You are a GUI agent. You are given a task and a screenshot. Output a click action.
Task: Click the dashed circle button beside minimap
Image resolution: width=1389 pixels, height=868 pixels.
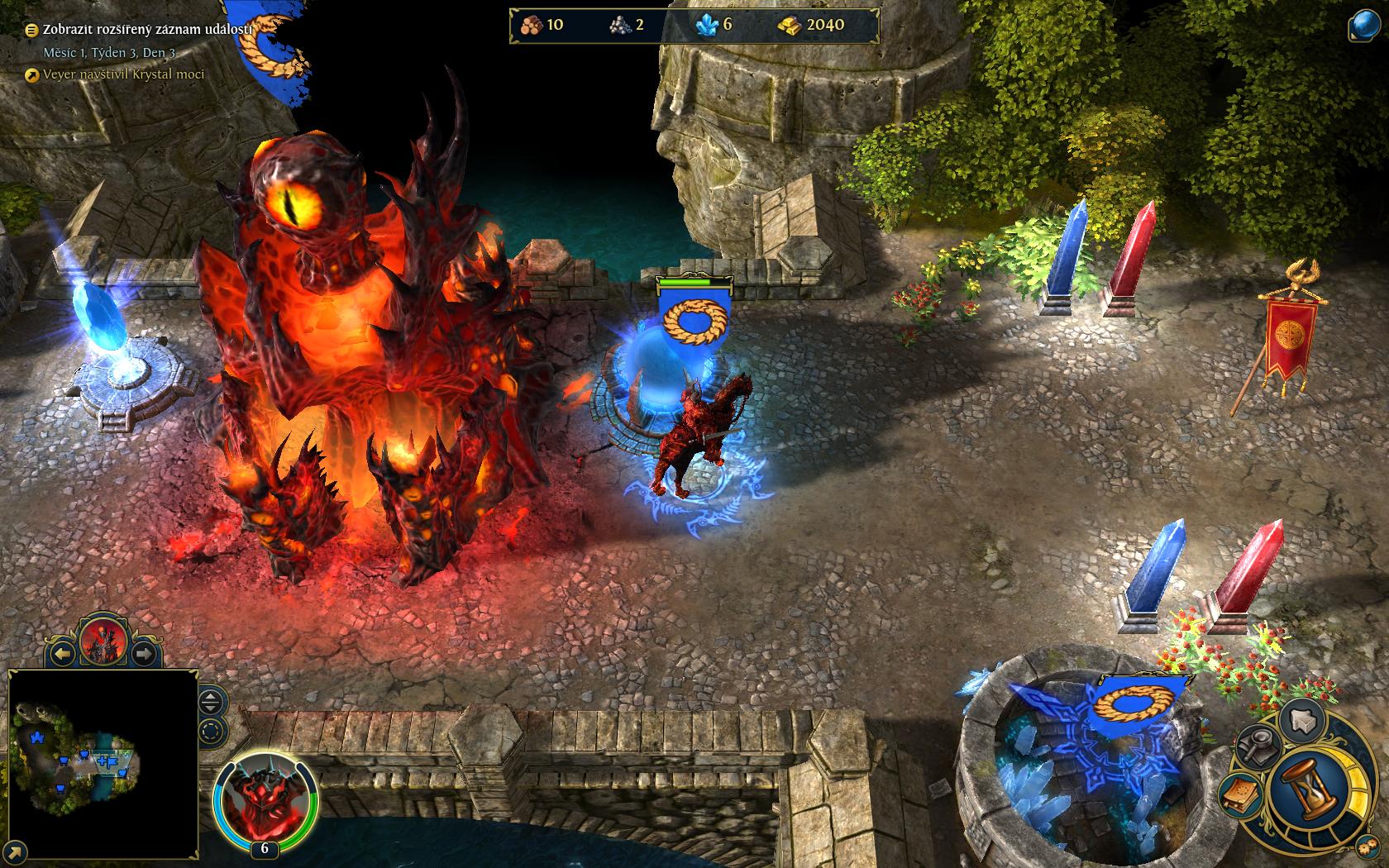click(x=212, y=731)
